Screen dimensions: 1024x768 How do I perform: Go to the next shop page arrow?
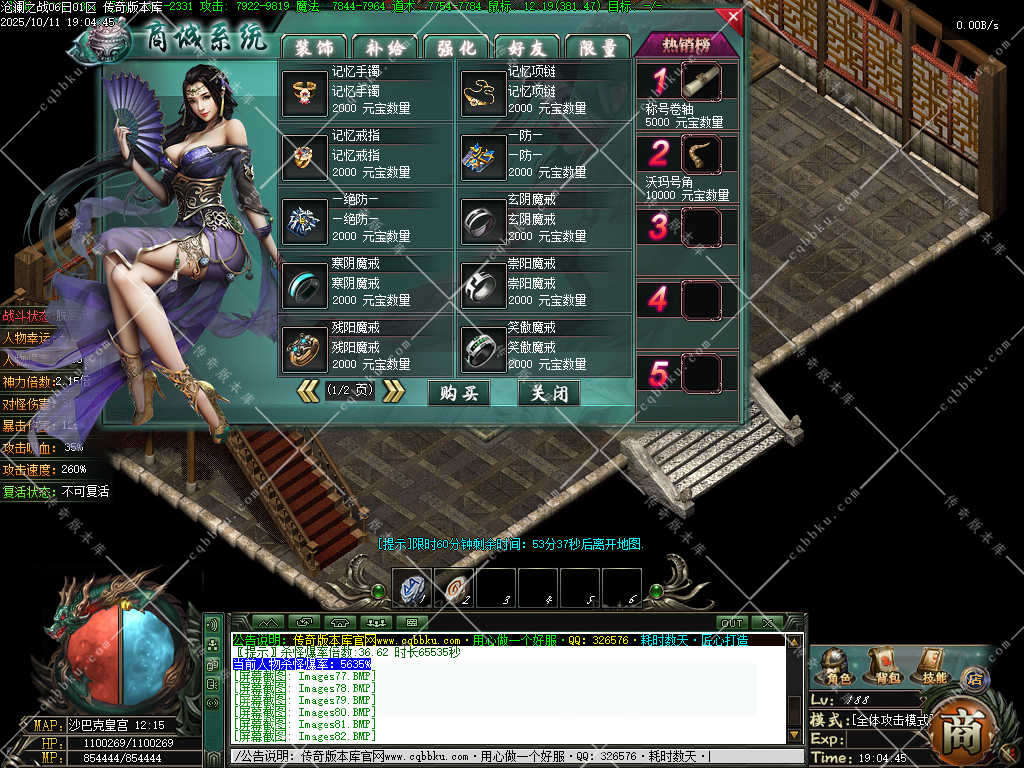(x=394, y=391)
